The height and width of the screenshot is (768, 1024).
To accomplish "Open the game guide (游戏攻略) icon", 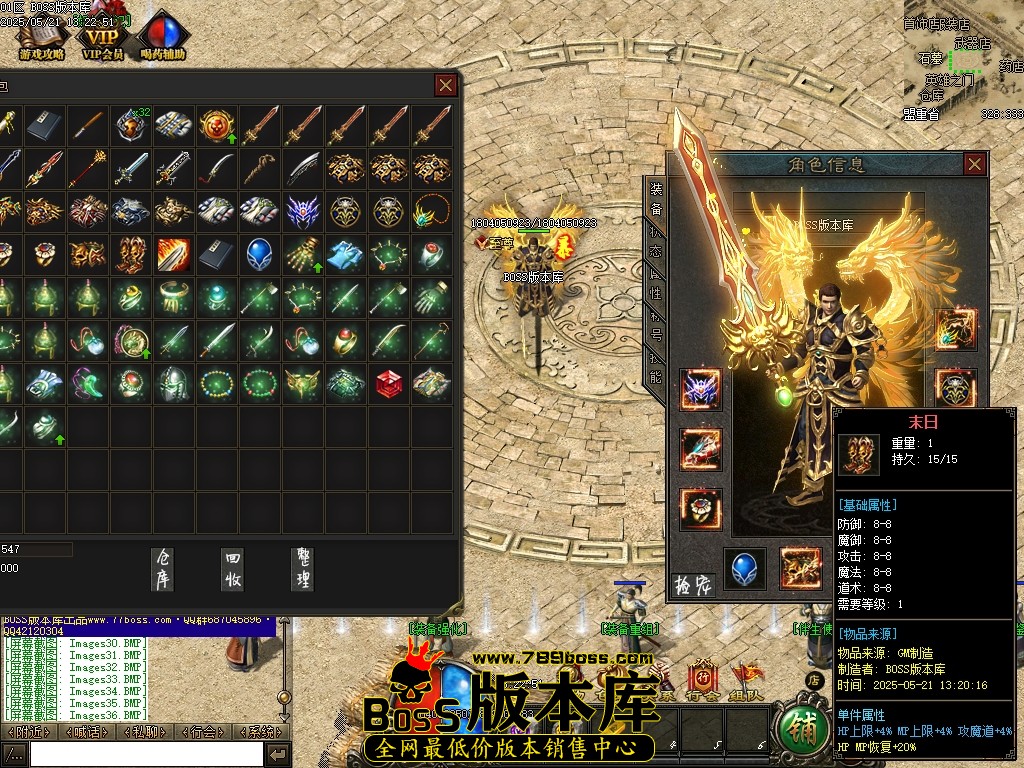I will pyautogui.click(x=41, y=38).
